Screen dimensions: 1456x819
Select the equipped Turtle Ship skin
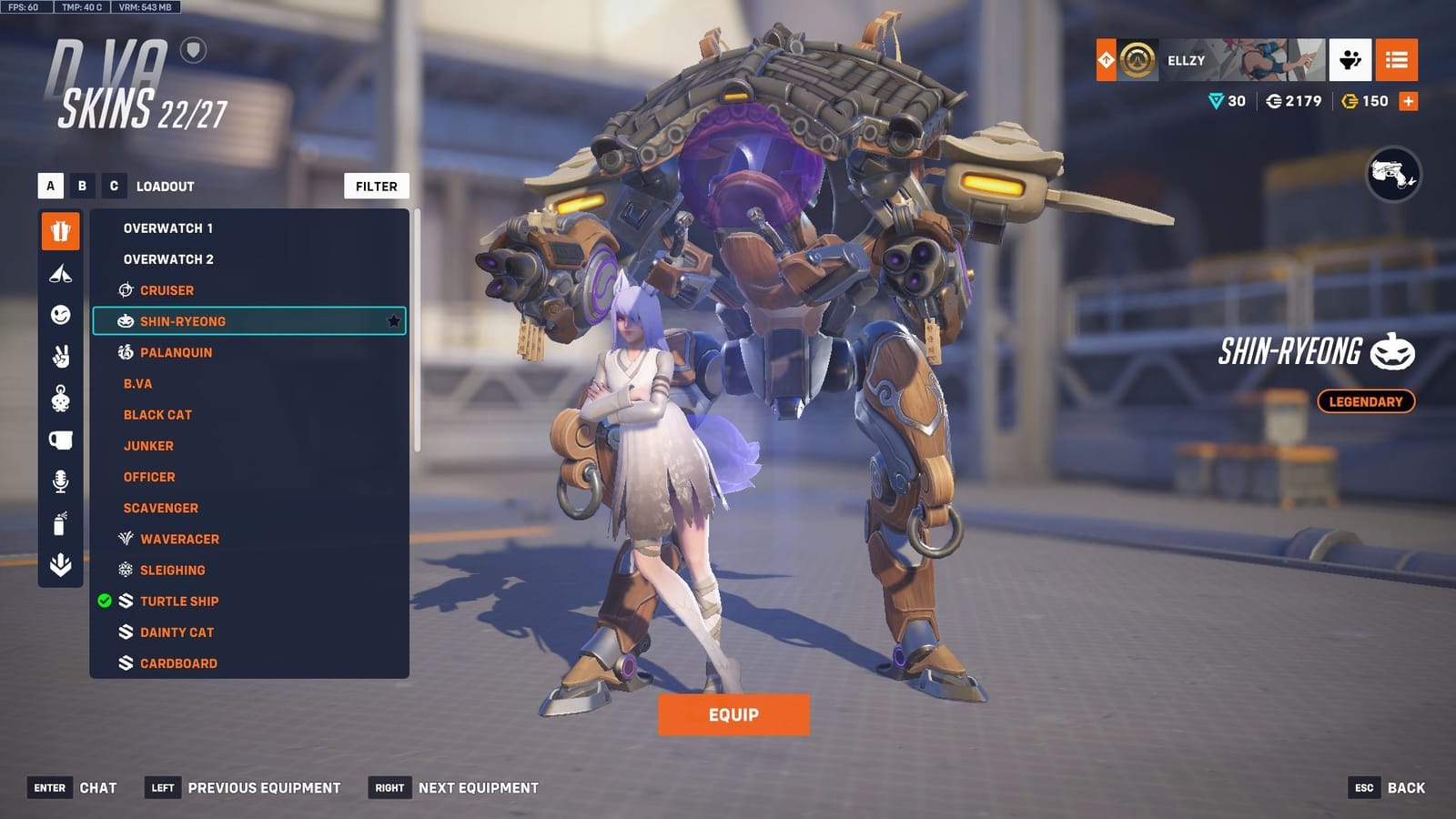[179, 601]
